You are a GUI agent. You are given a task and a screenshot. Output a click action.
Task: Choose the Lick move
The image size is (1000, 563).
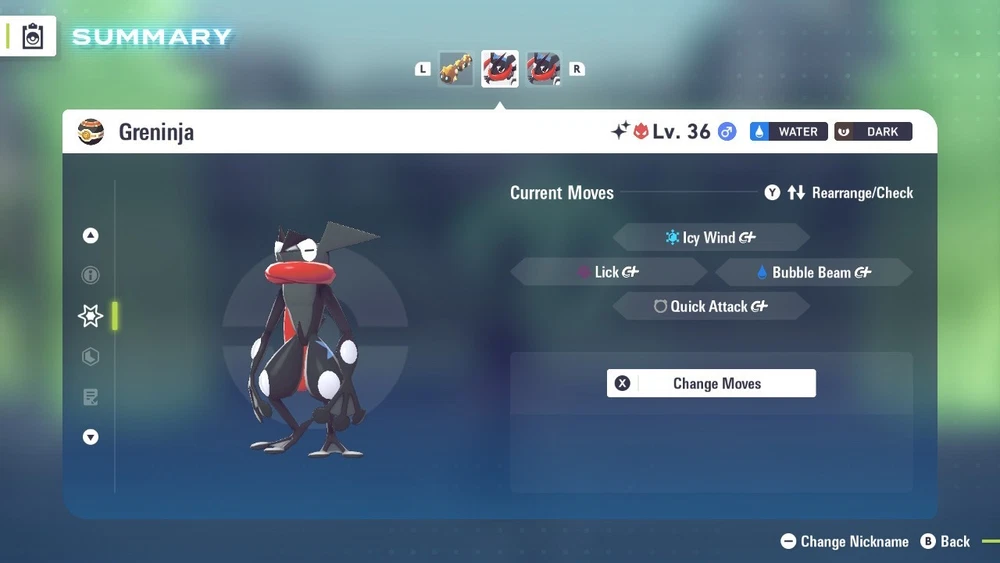(x=608, y=272)
